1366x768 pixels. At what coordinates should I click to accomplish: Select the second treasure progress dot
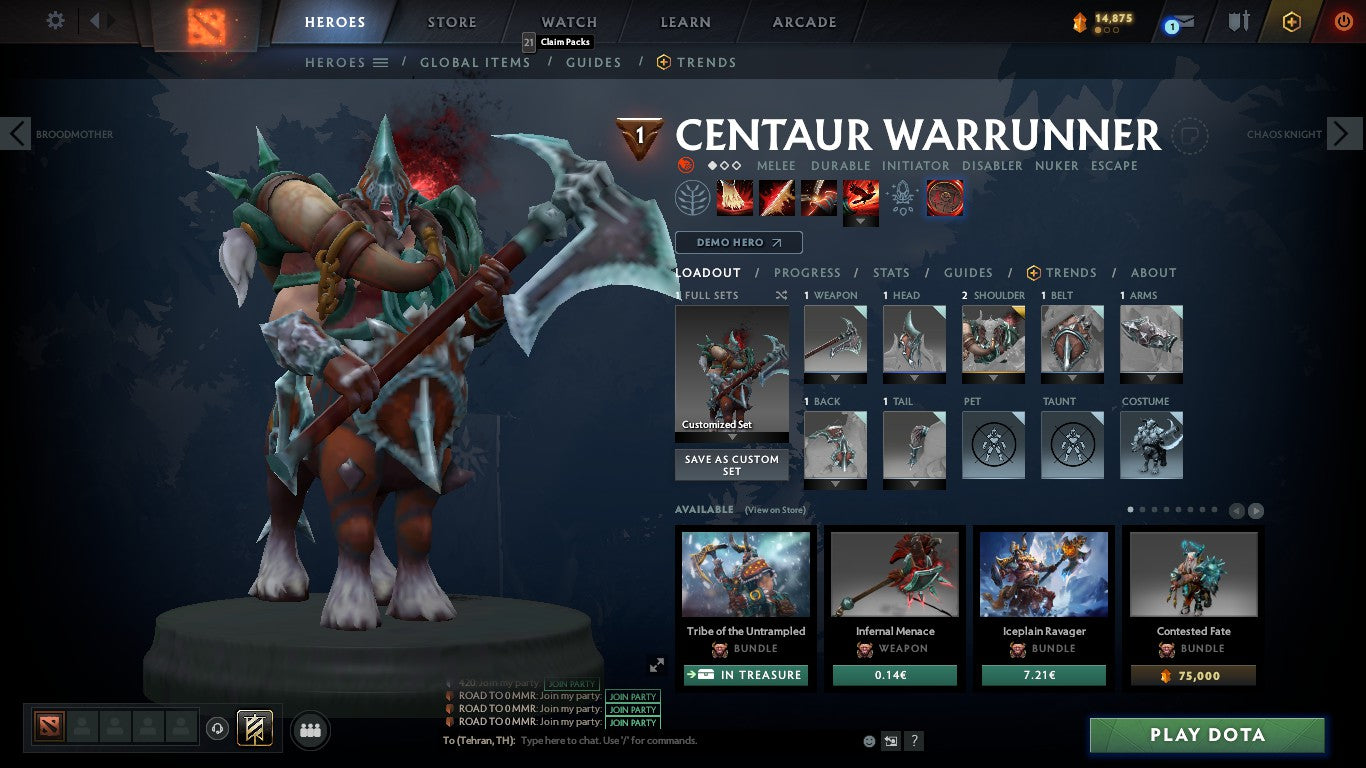pos(1107,29)
